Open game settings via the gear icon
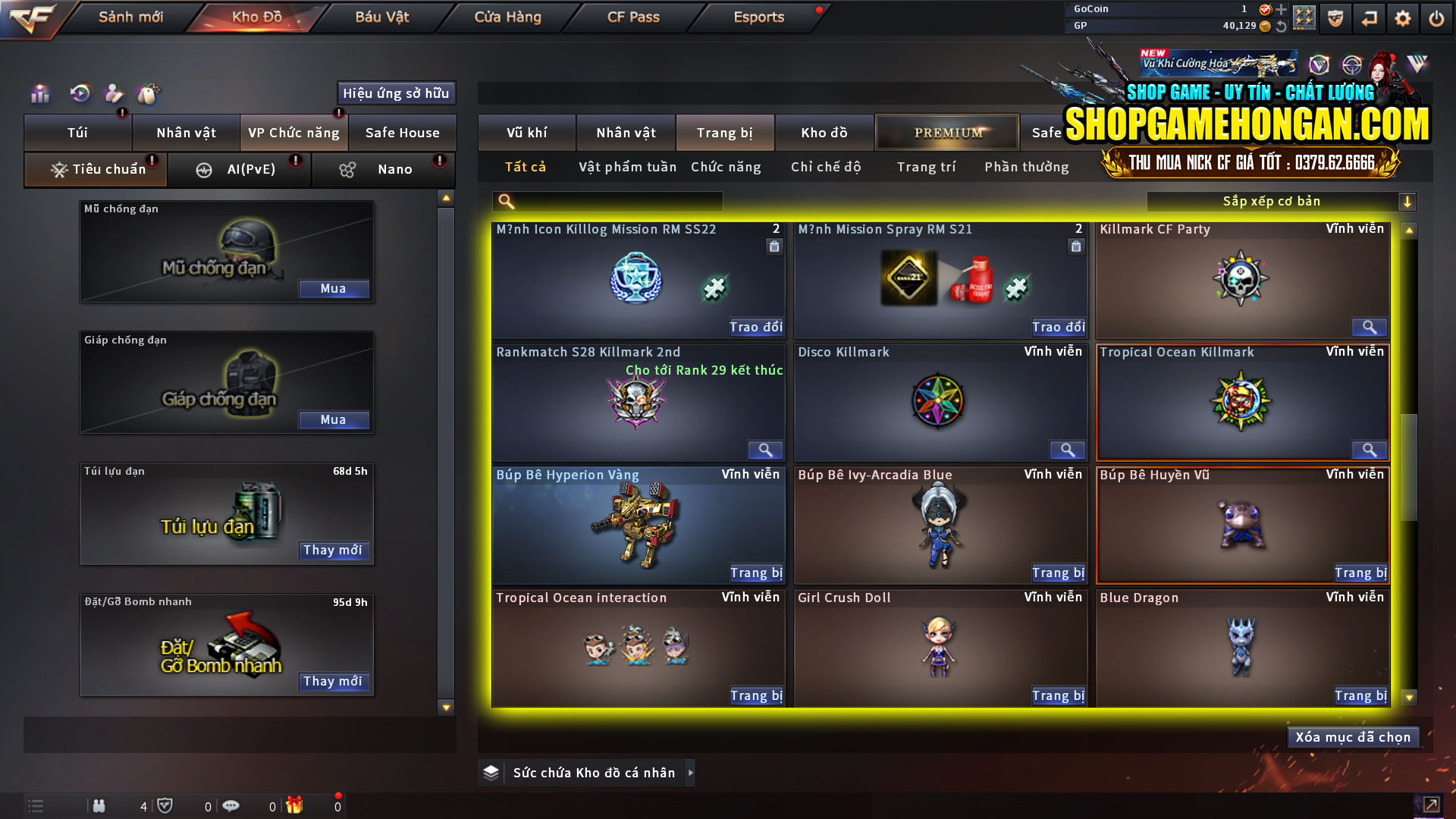The height and width of the screenshot is (819, 1456). [1403, 17]
